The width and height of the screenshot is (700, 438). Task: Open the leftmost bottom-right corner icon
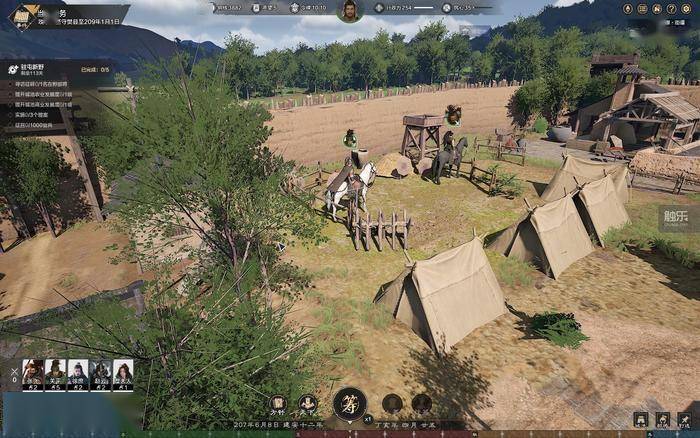[641, 420]
